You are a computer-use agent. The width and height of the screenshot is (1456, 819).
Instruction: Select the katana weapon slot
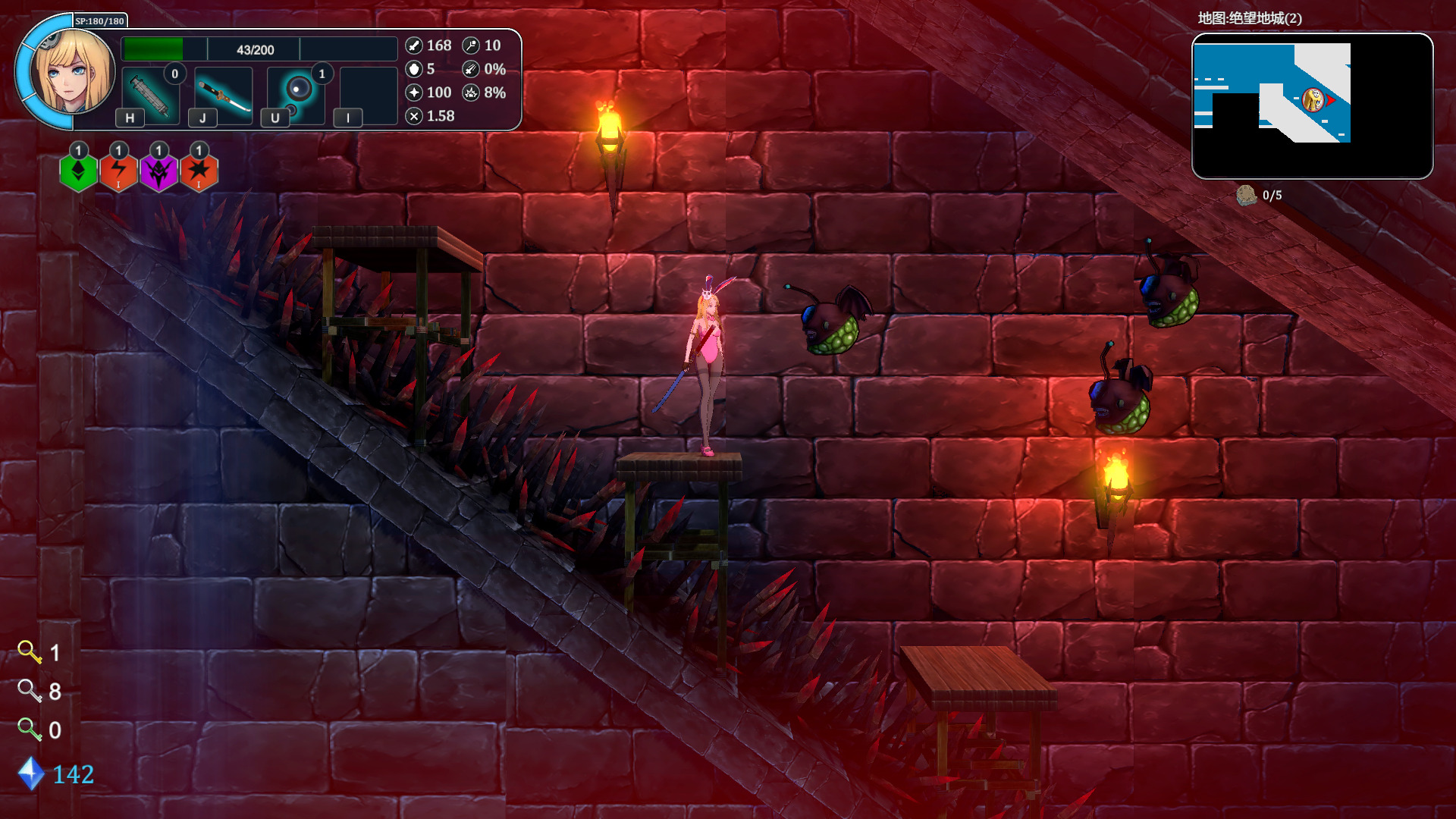pos(224,95)
